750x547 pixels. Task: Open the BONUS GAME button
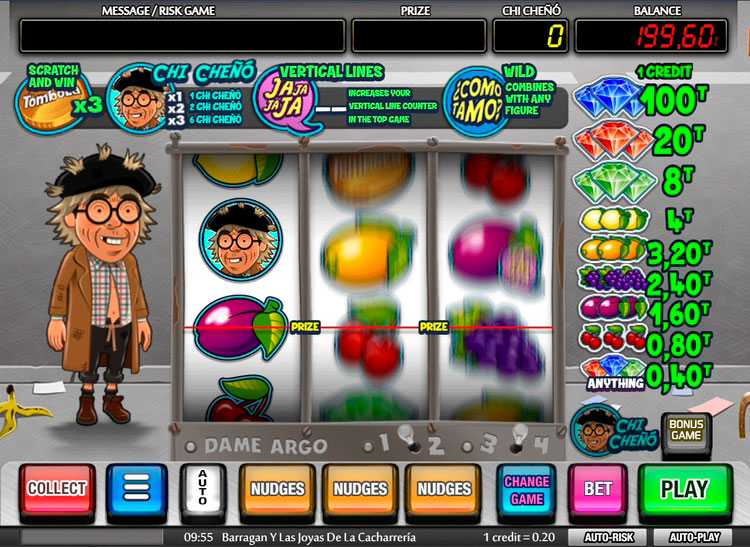click(x=686, y=430)
